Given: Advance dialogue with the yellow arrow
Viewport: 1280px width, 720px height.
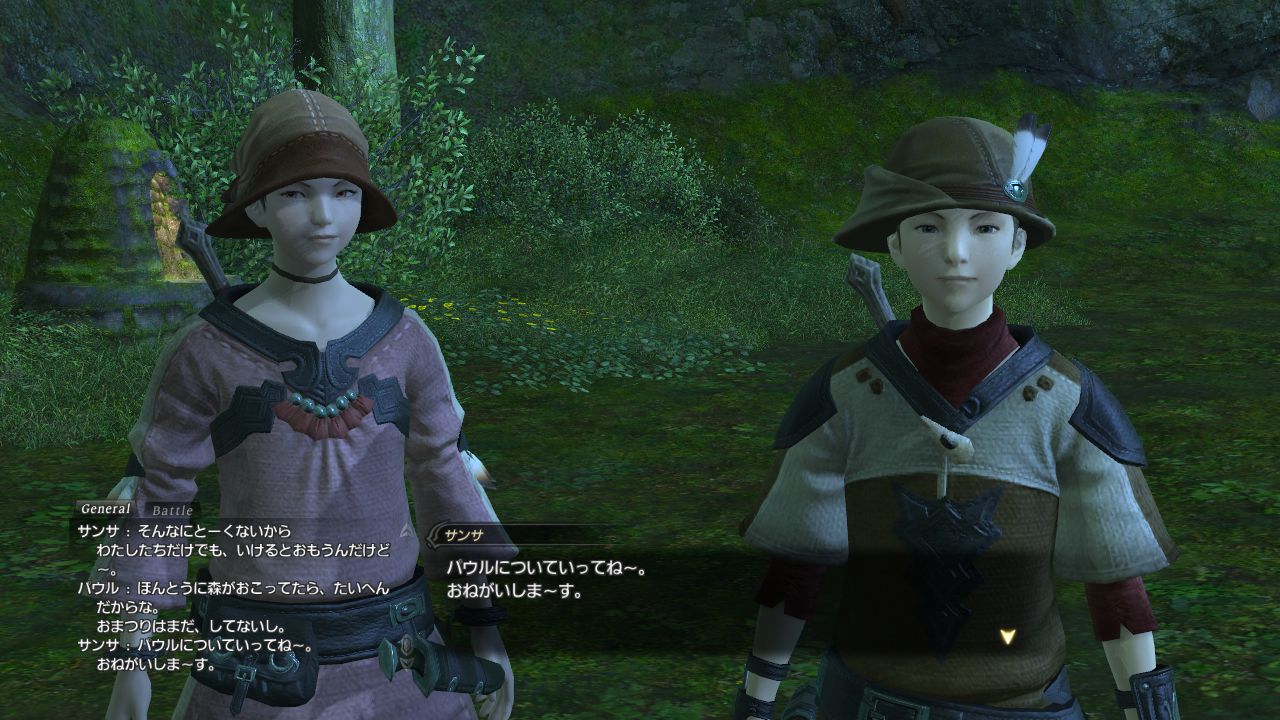Looking at the screenshot, I should pos(1008,636).
